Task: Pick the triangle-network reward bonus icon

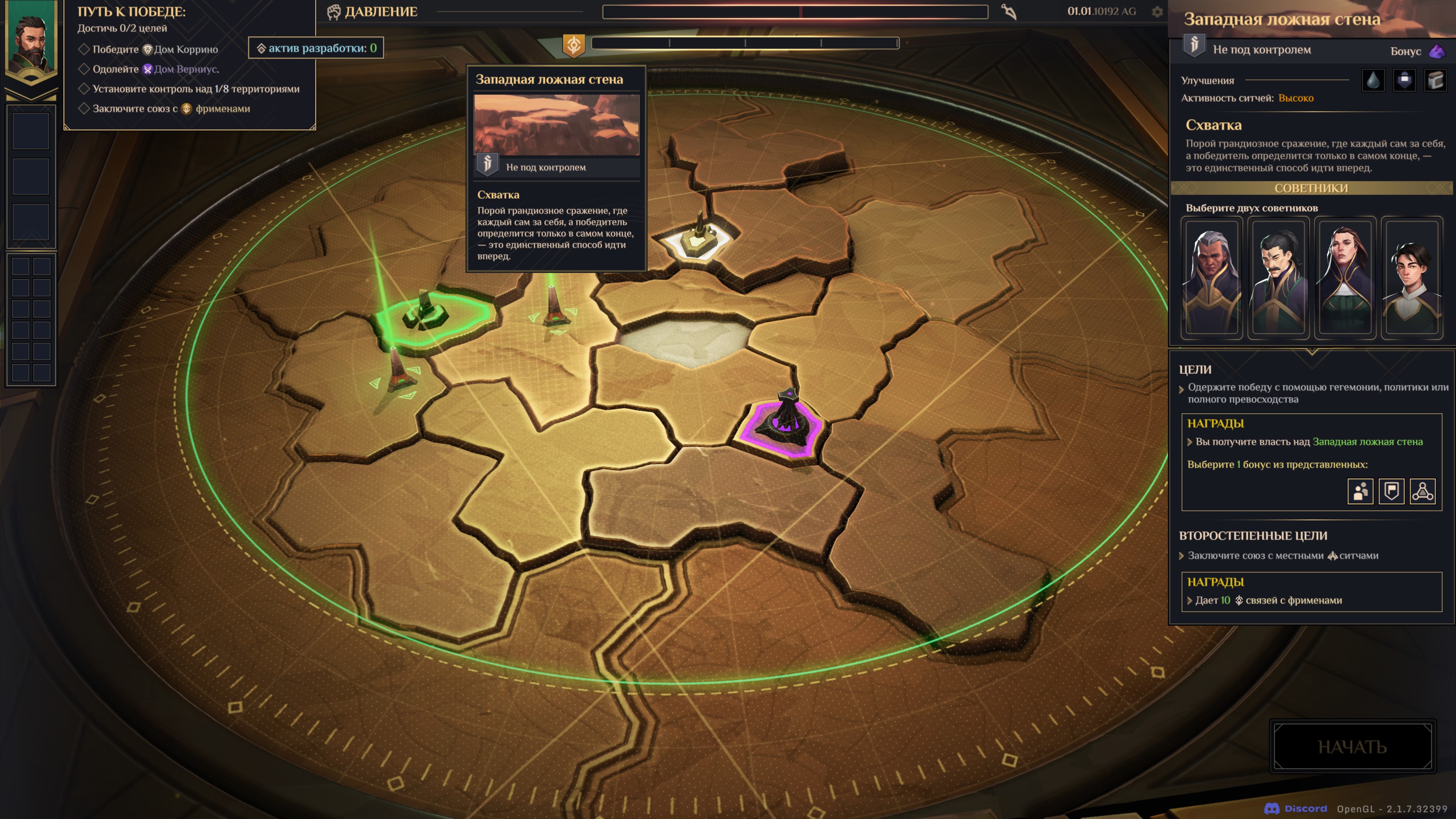Action: pos(1422,491)
